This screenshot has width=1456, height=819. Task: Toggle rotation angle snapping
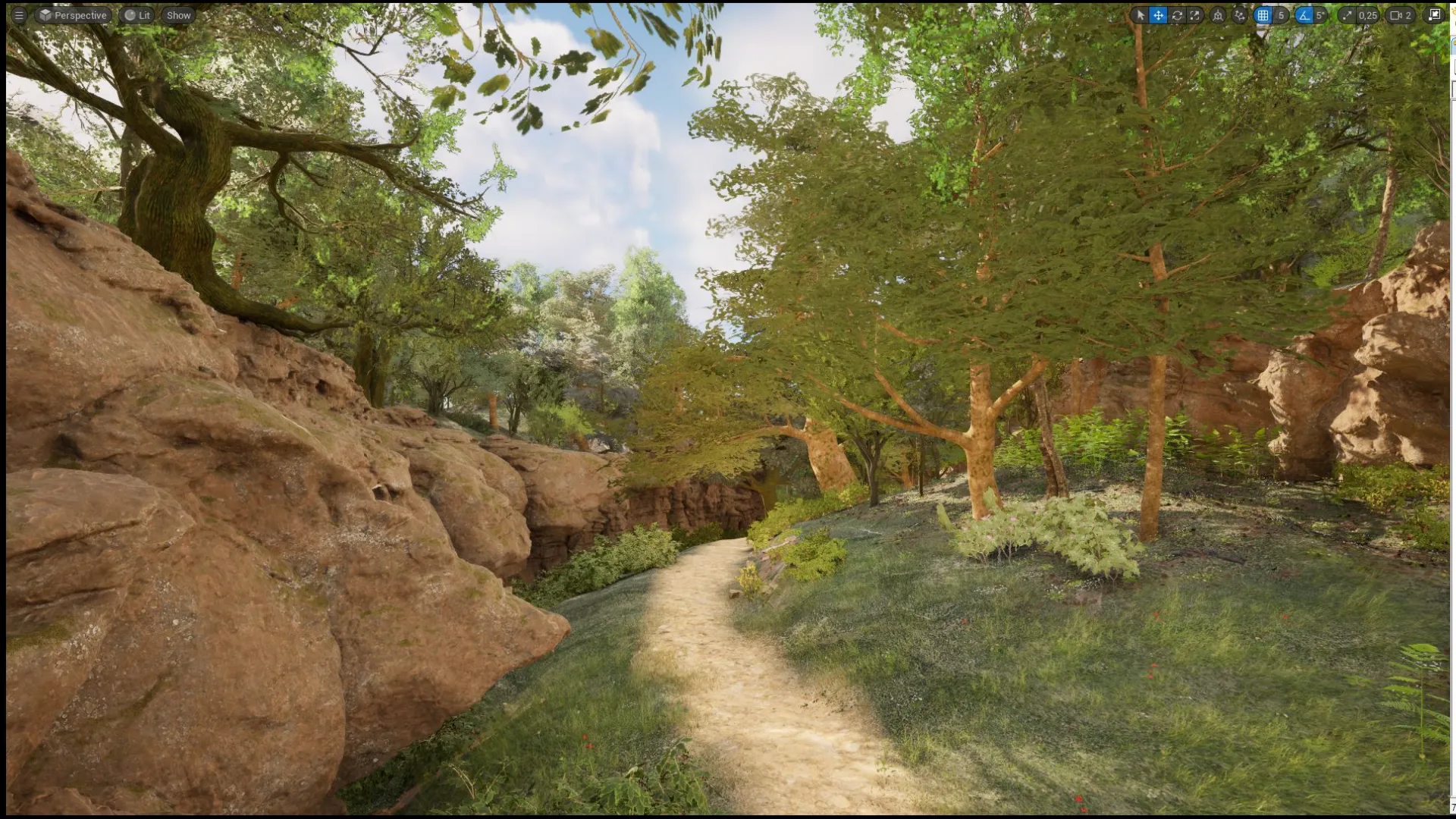1304,15
